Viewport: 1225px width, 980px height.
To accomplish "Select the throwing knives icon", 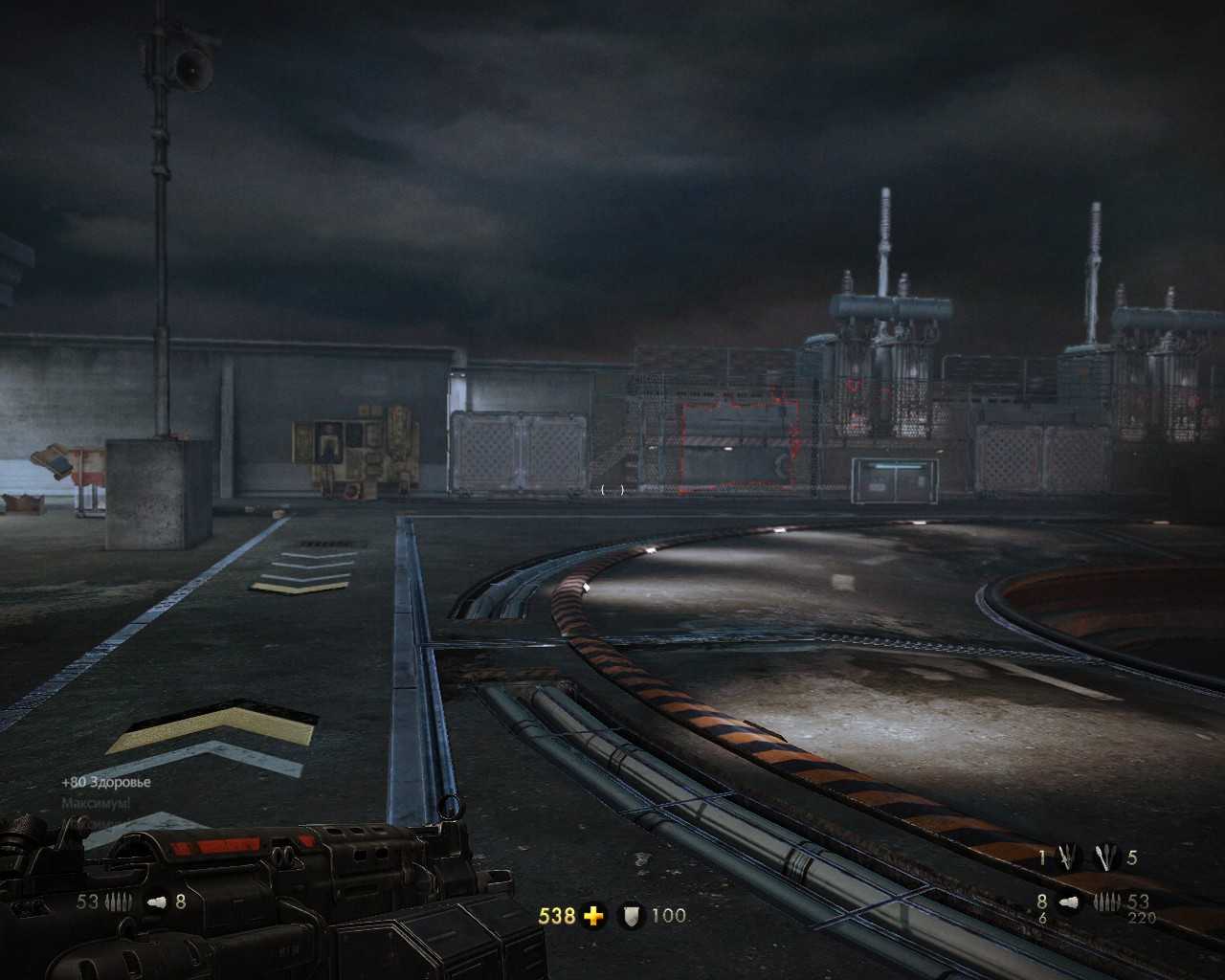I will click(1067, 857).
